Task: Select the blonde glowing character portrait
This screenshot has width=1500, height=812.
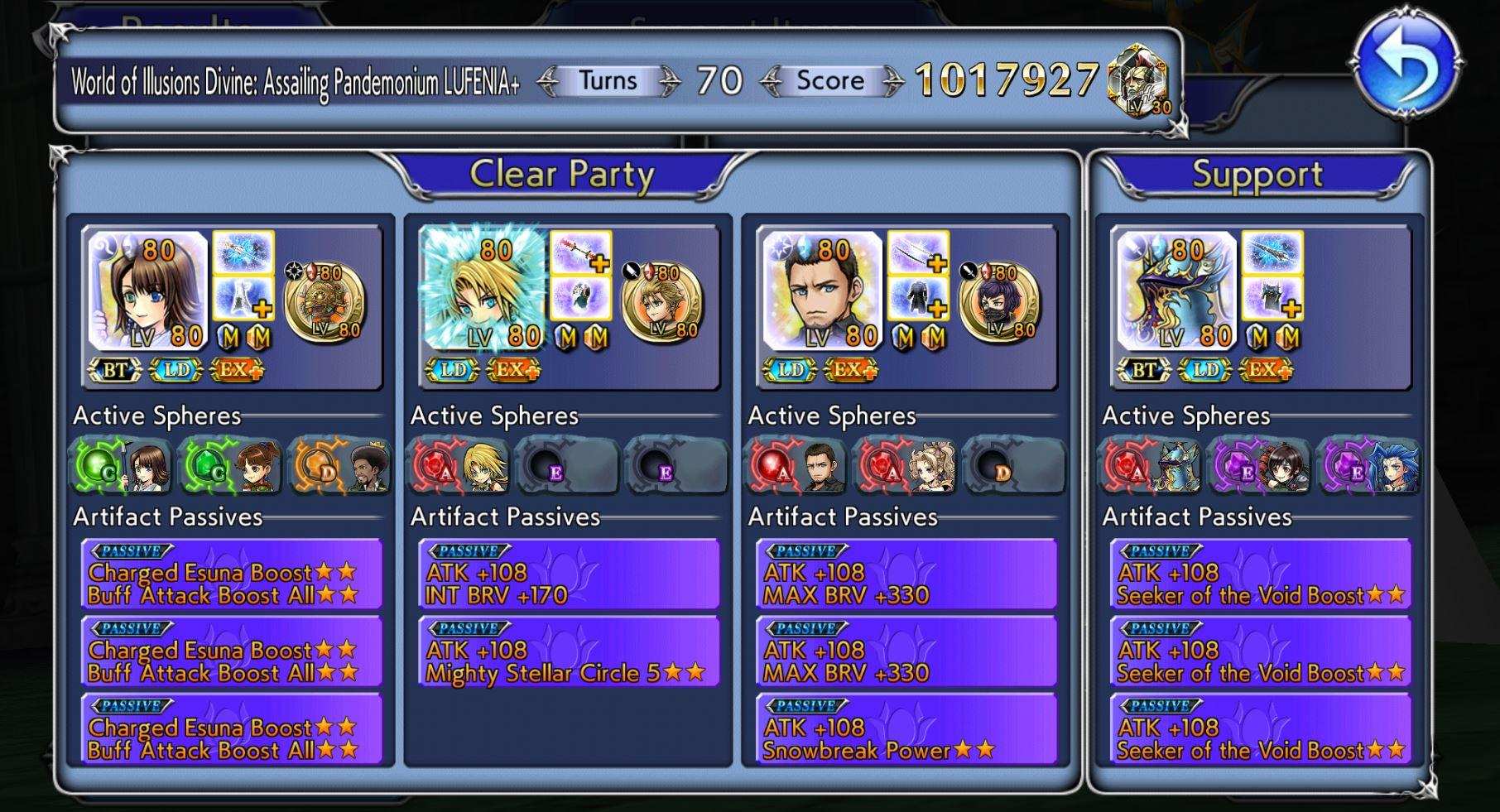Action: [484, 291]
